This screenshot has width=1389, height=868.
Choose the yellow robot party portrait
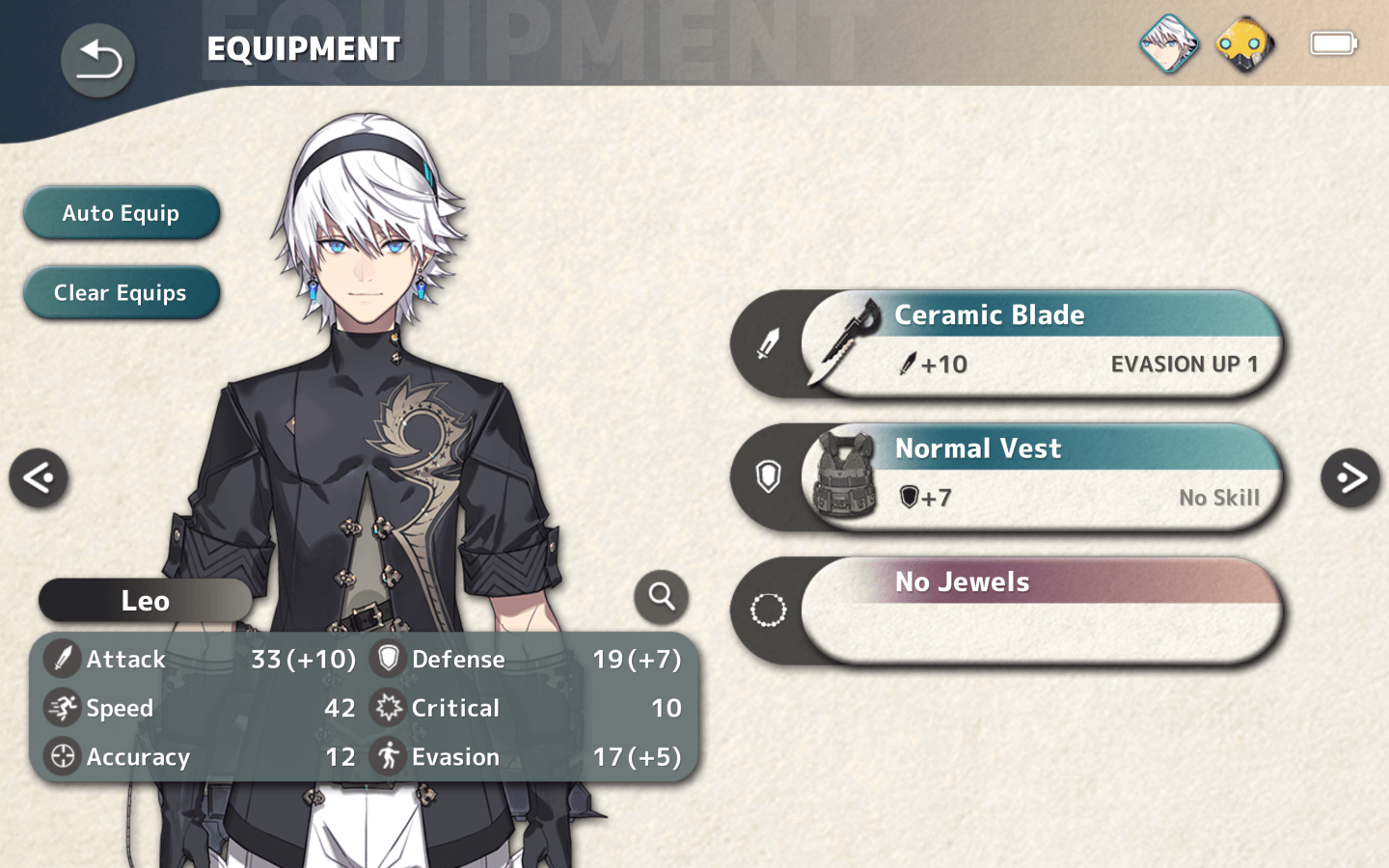[1245, 44]
